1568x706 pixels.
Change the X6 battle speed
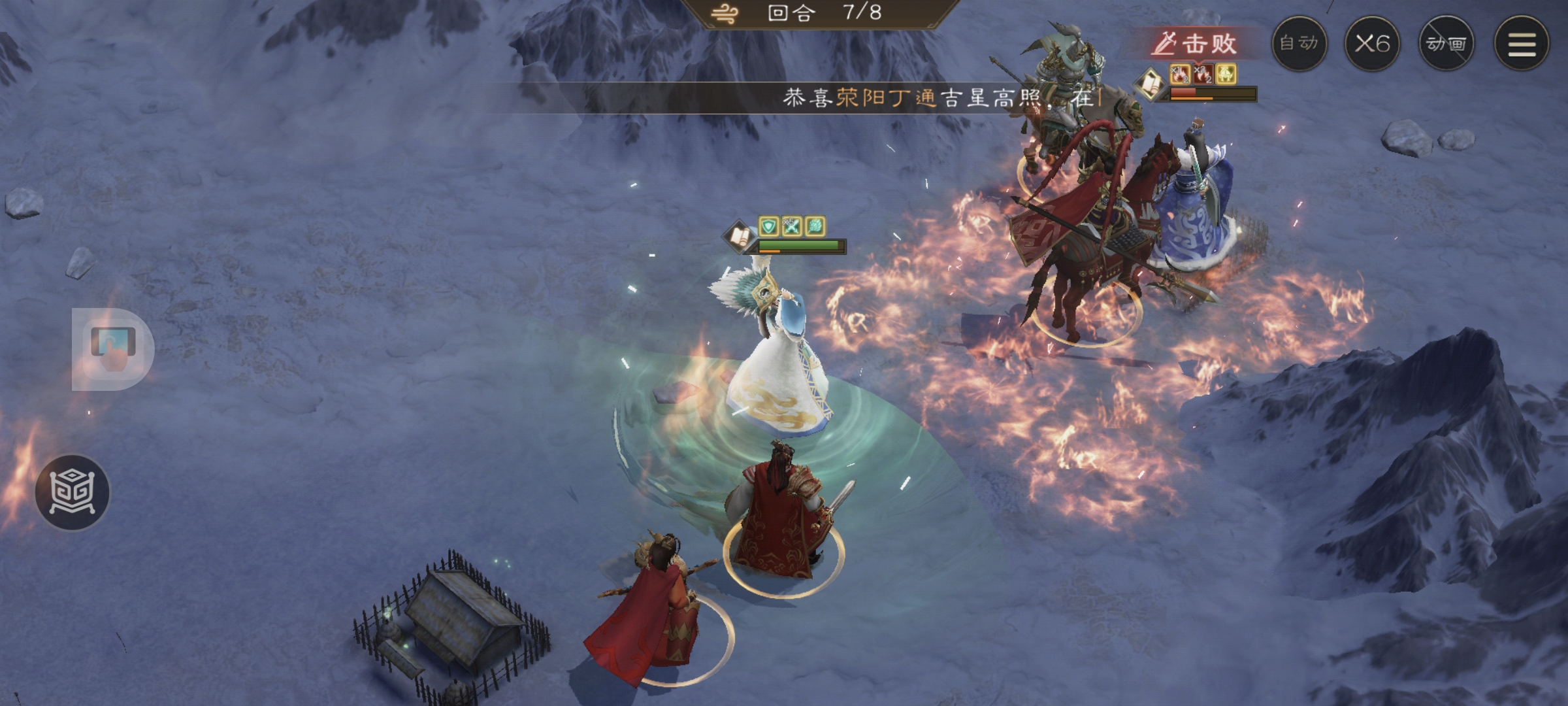point(1372,44)
